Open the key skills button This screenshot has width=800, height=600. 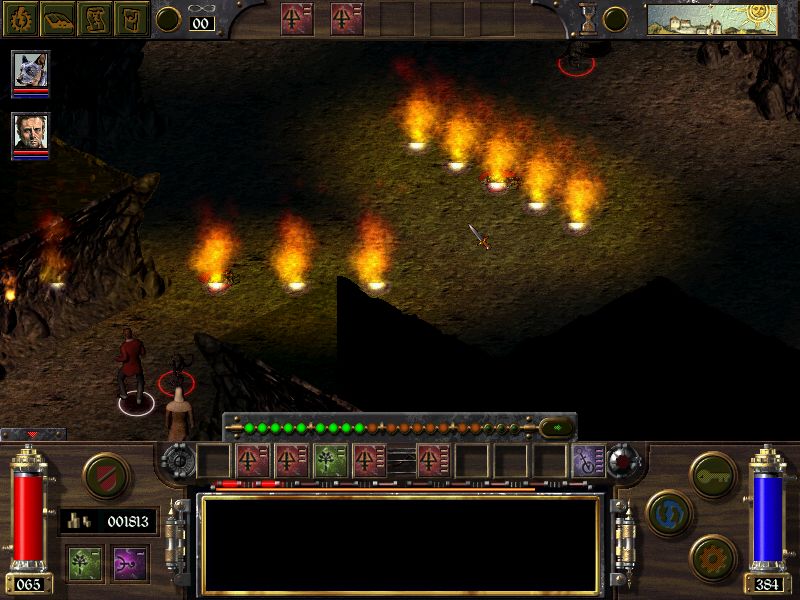[x=714, y=471]
